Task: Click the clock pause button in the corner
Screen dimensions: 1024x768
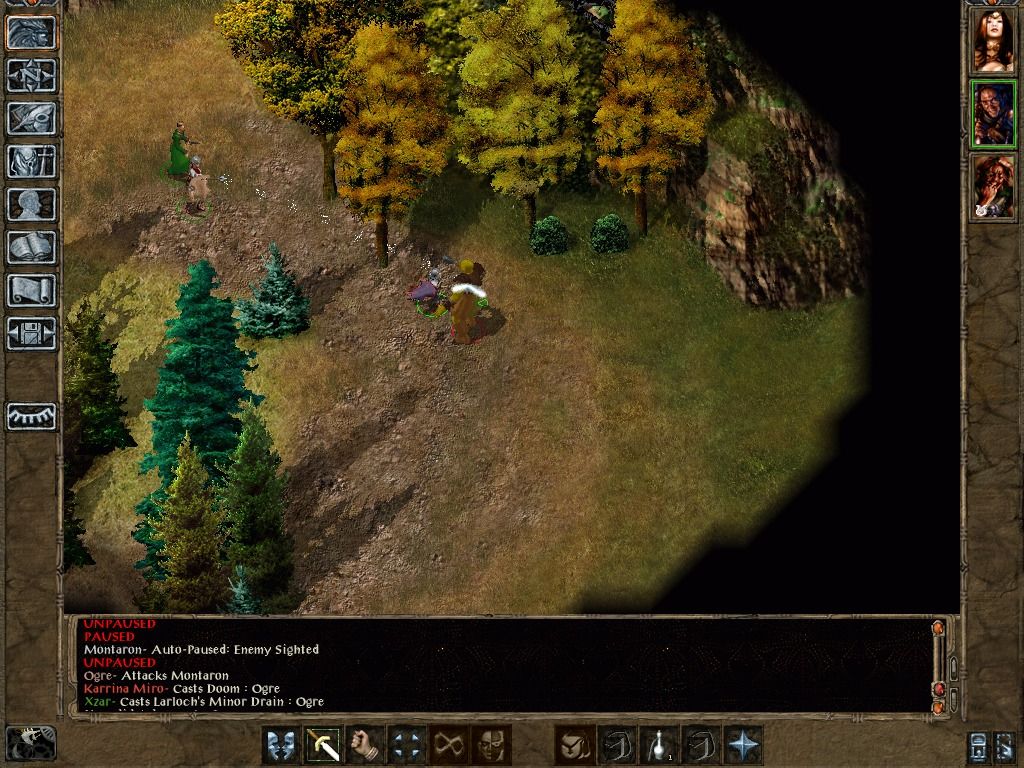Action: 30,743
